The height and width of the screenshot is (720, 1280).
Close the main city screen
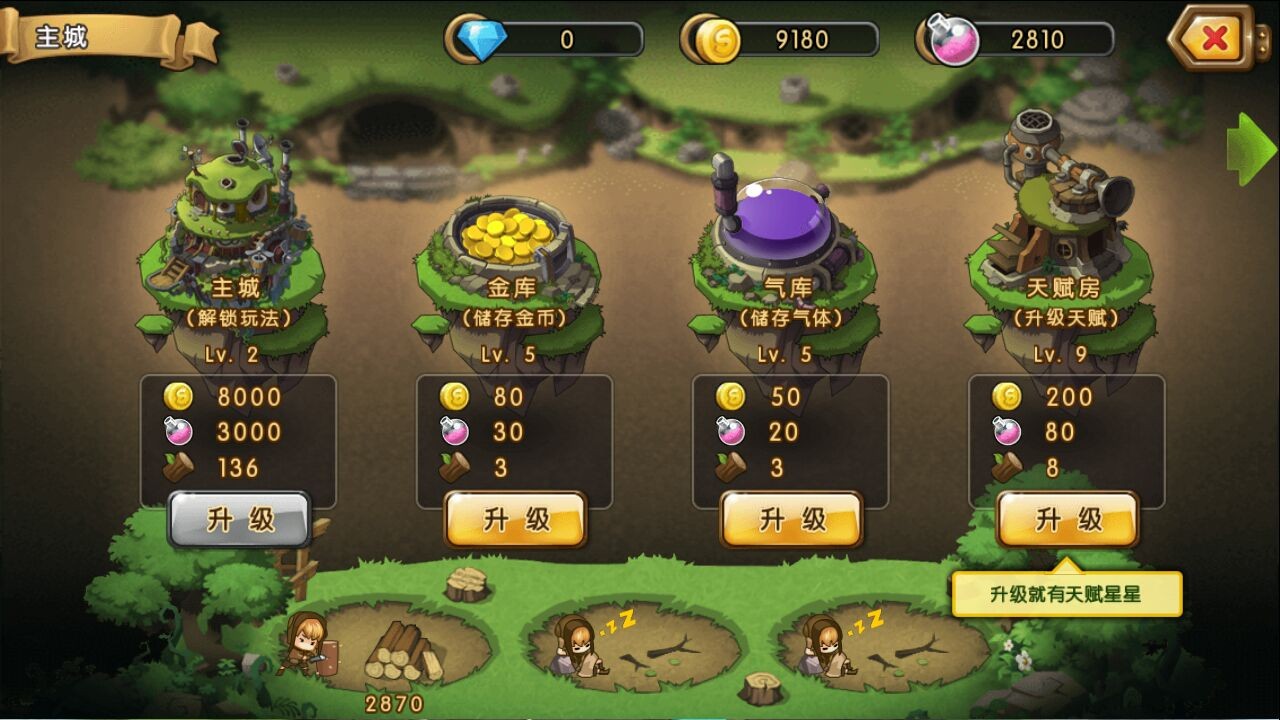(x=1213, y=39)
